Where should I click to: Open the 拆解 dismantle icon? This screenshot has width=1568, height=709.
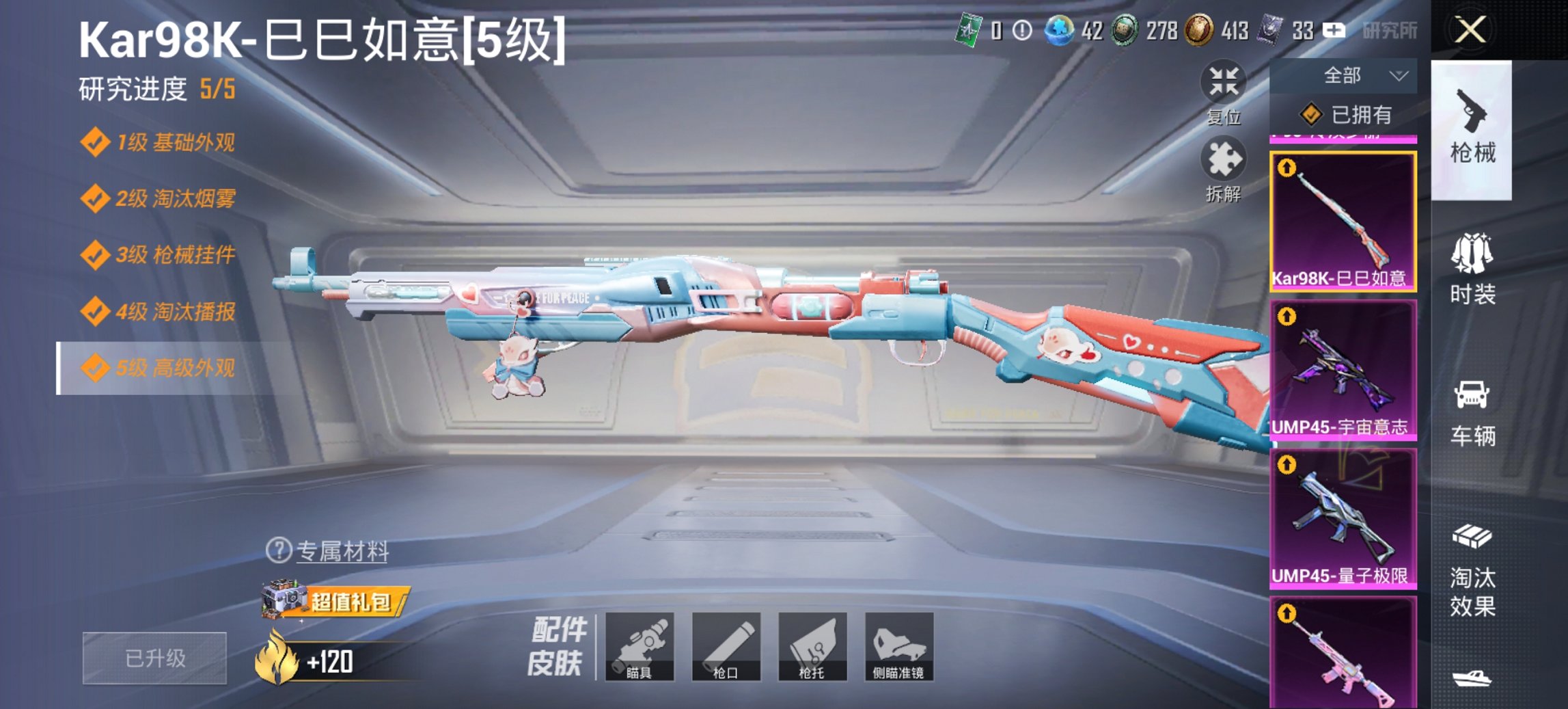[1225, 164]
